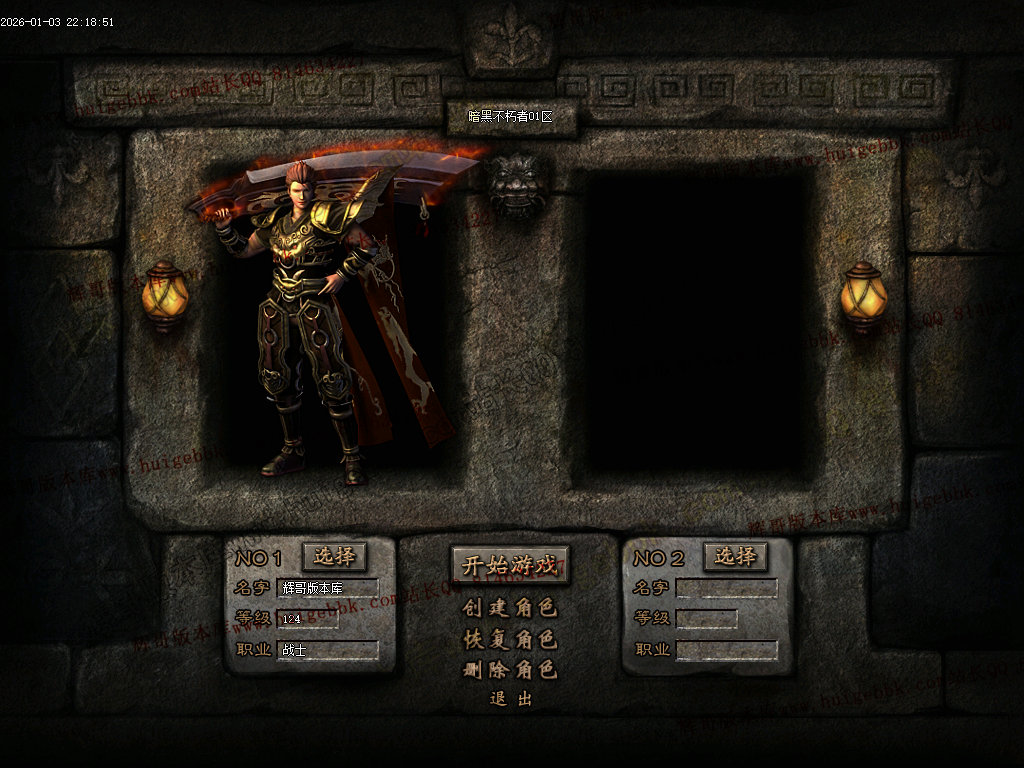Viewport: 1024px width, 768px height.
Task: Select 恢复角色 to restore a character
Action: tap(510, 639)
